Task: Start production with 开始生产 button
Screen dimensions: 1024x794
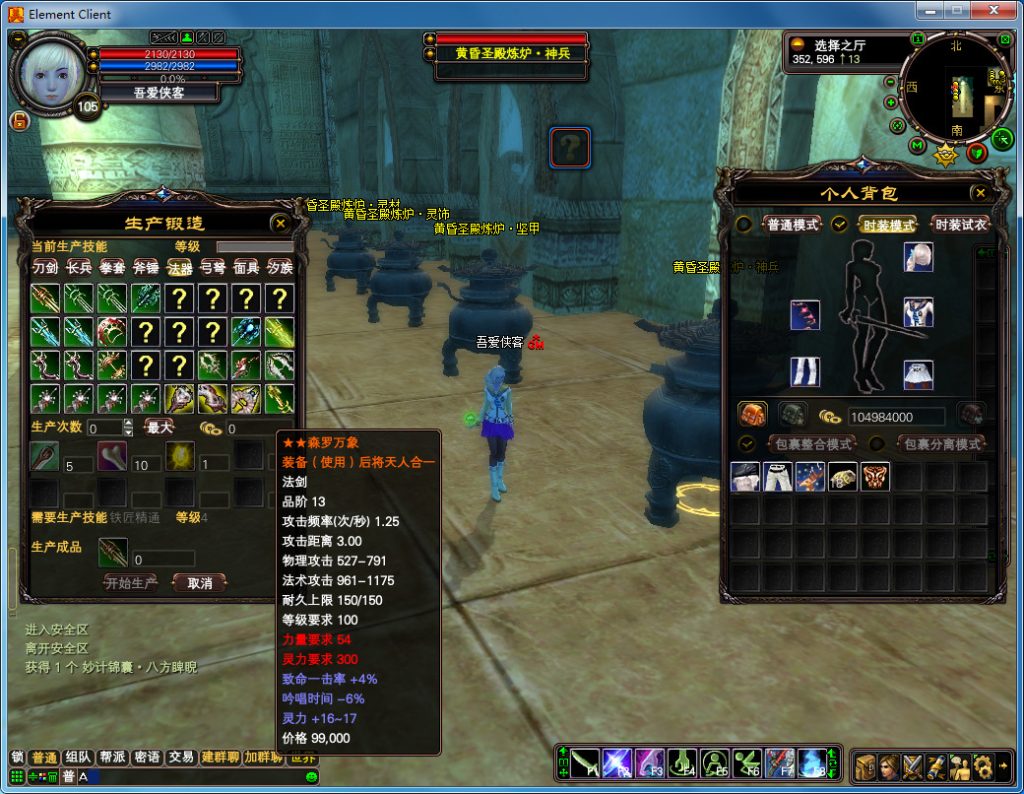Action: coord(131,582)
